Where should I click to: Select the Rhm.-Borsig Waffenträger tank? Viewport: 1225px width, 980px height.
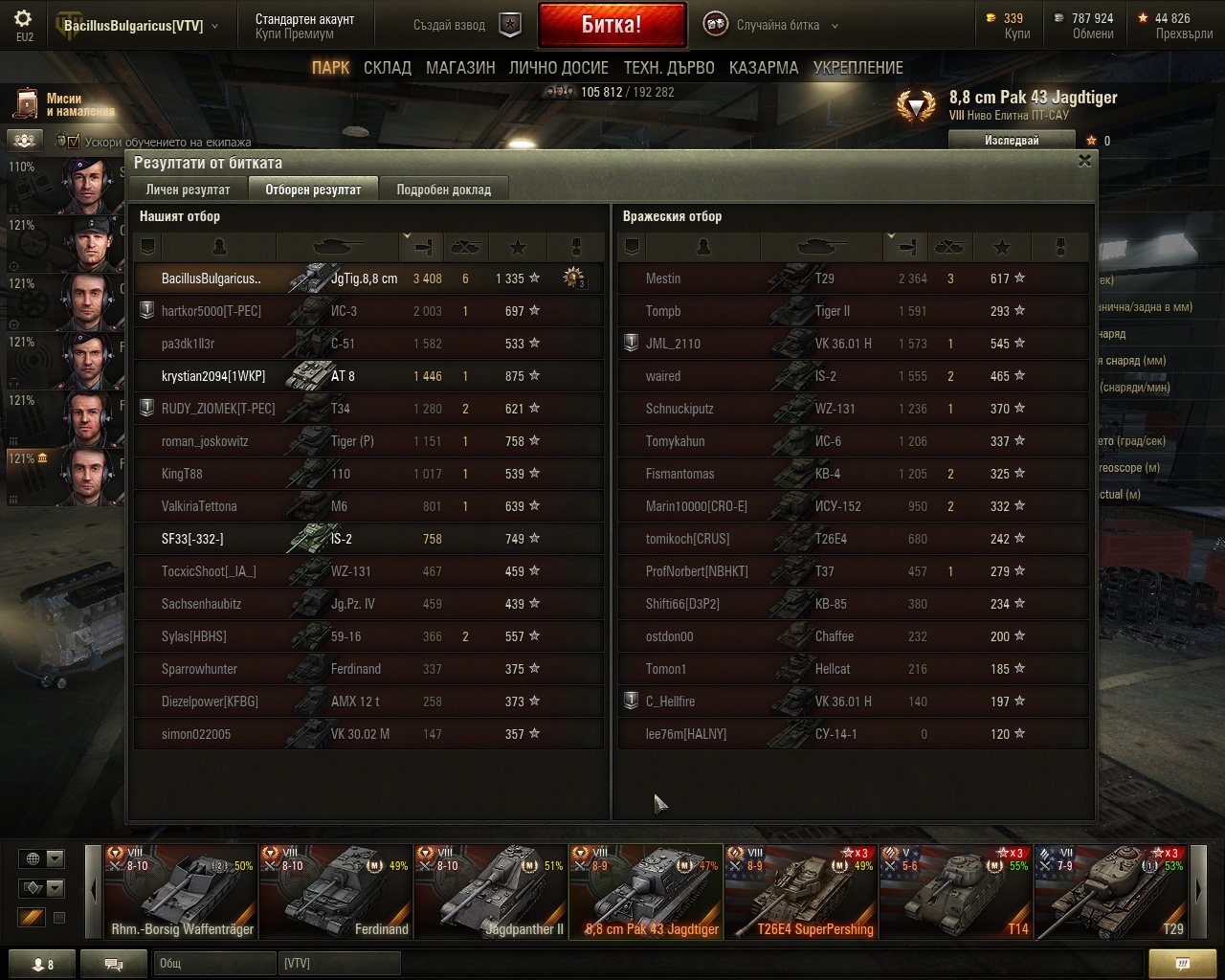[181, 892]
